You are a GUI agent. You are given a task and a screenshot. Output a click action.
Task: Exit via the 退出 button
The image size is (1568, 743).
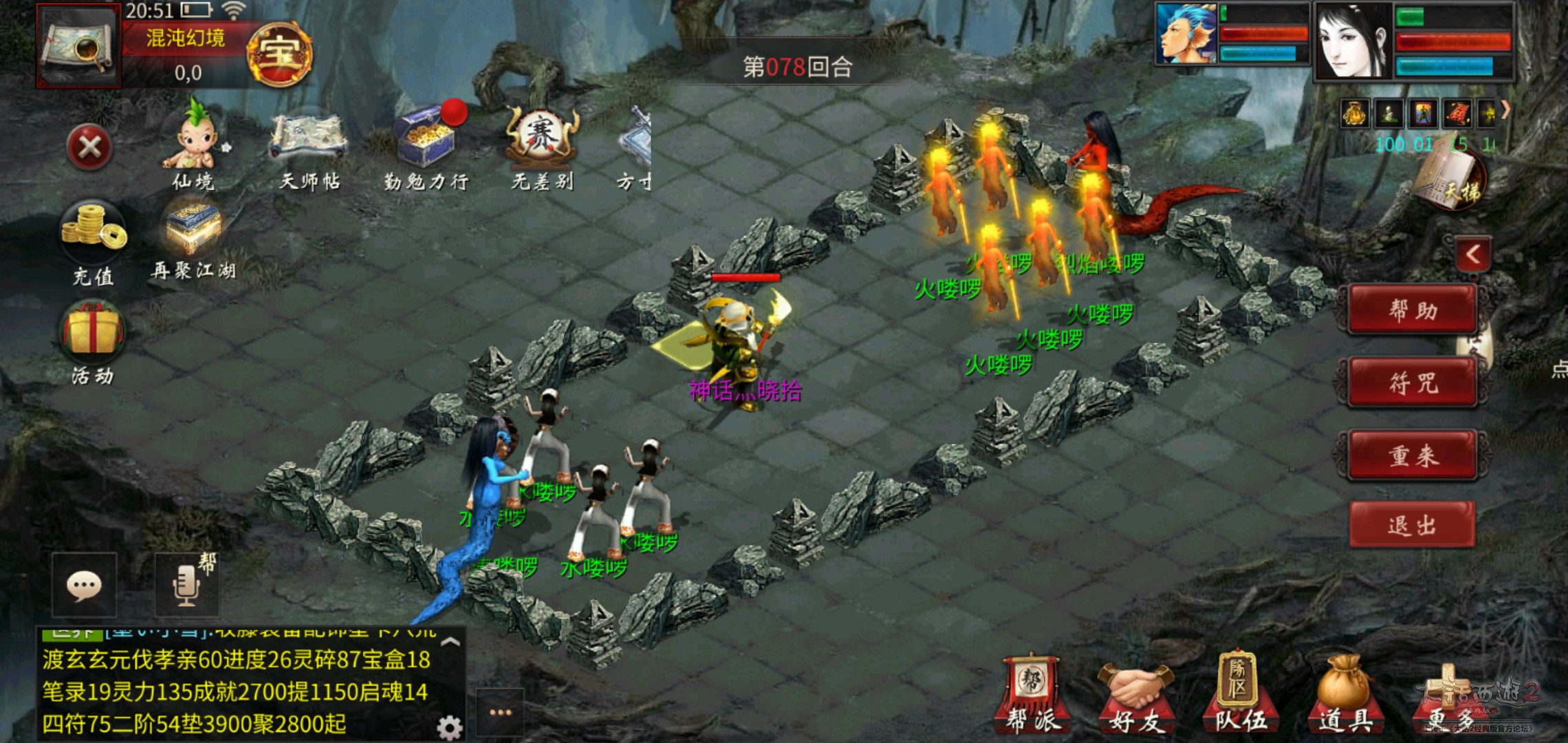1413,526
